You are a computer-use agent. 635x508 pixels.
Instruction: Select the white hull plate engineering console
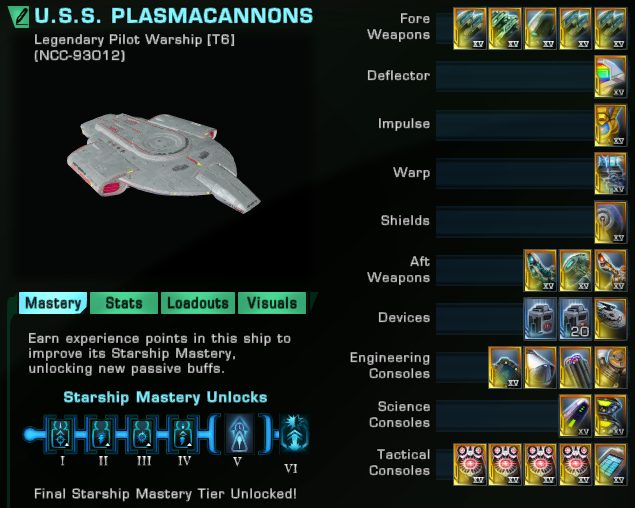tap(541, 365)
